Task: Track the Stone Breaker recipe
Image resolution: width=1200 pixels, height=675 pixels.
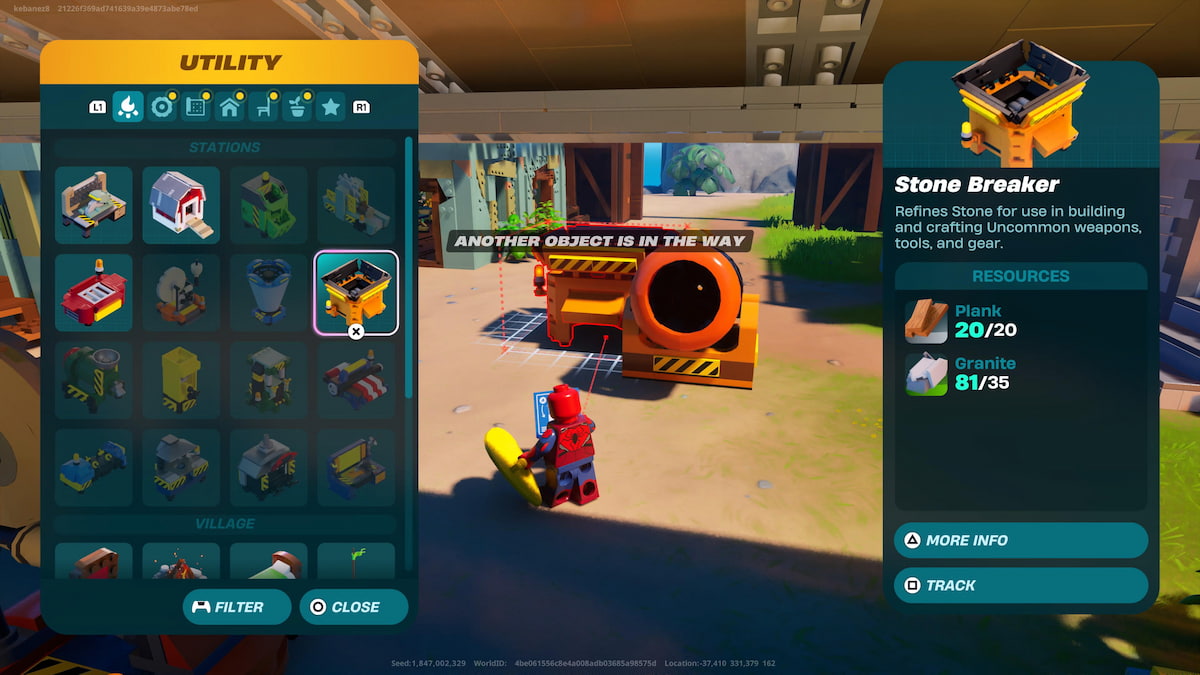Action: [x=1021, y=586]
